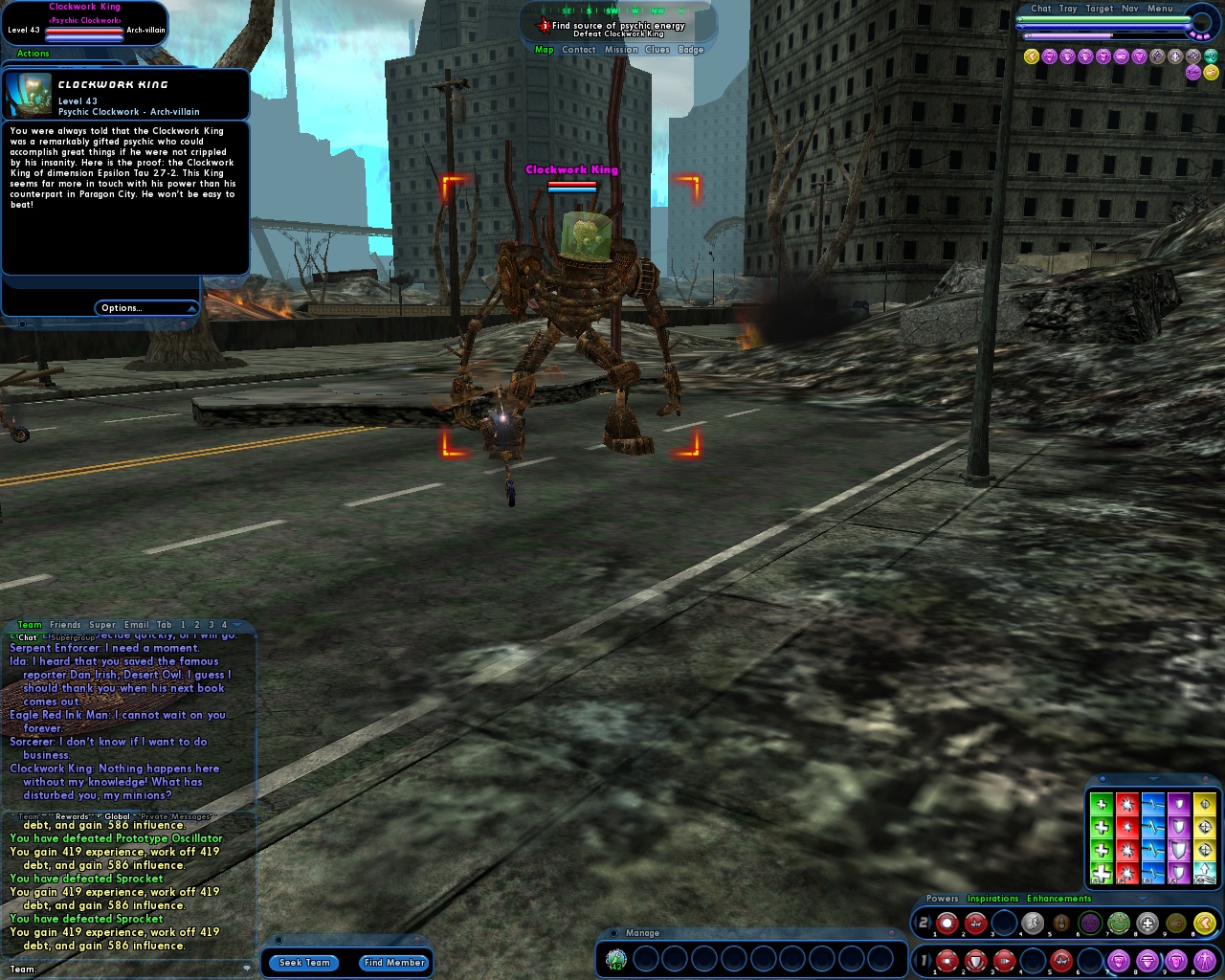Screen dimensions: 1225x980
Task: Activate the white-cross healing power in tray 2
Action: pyautogui.click(x=1147, y=923)
